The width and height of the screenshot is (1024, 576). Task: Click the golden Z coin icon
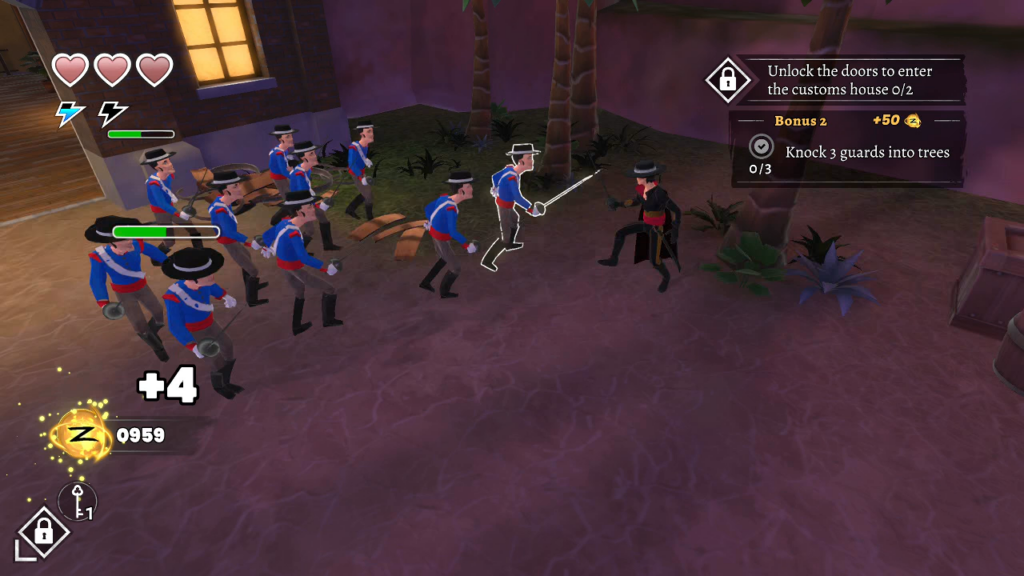(82, 435)
